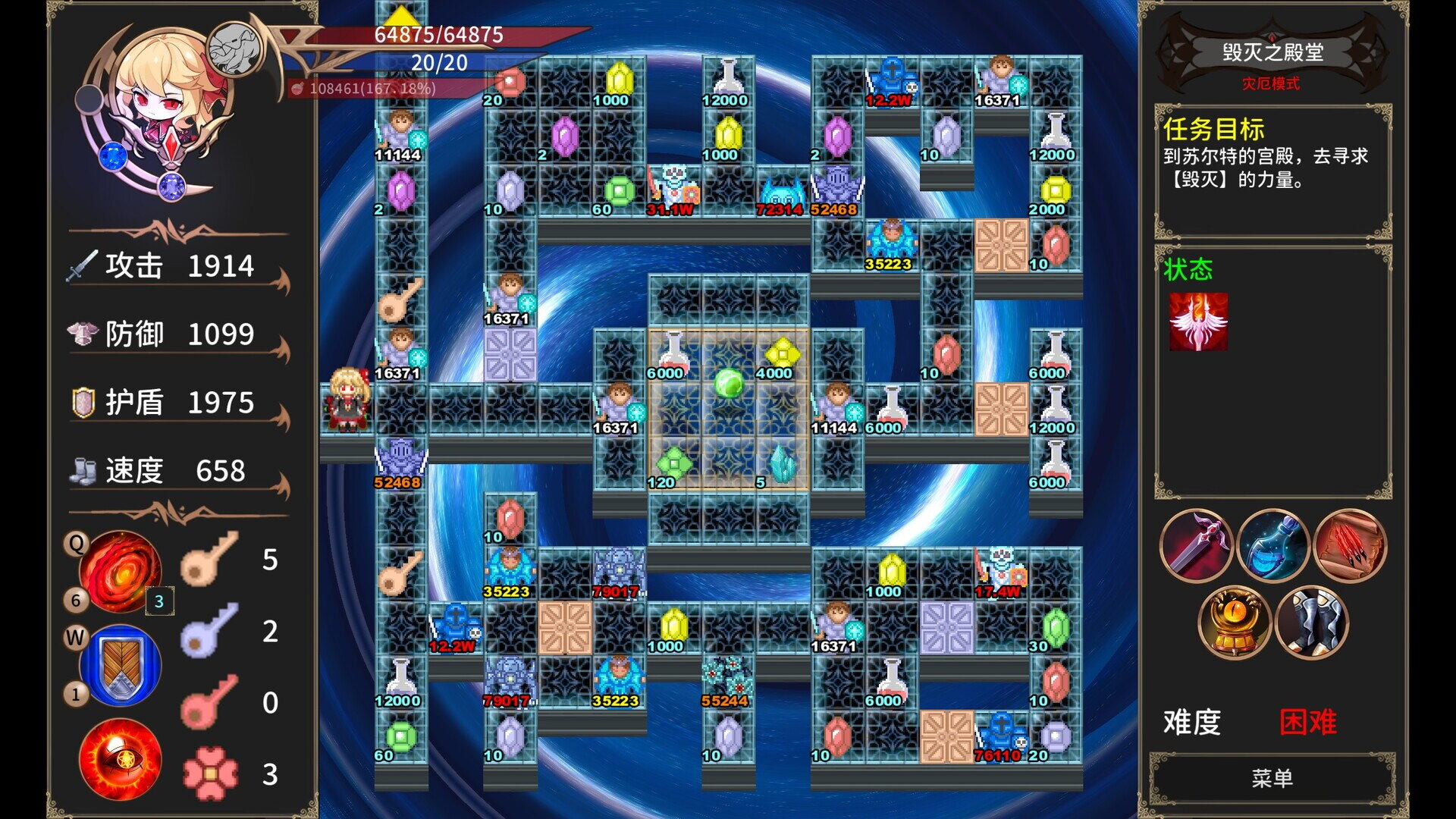Viewport: 1456px width, 819px height.
Task: Open the 菜单 menu button
Action: 1272,778
